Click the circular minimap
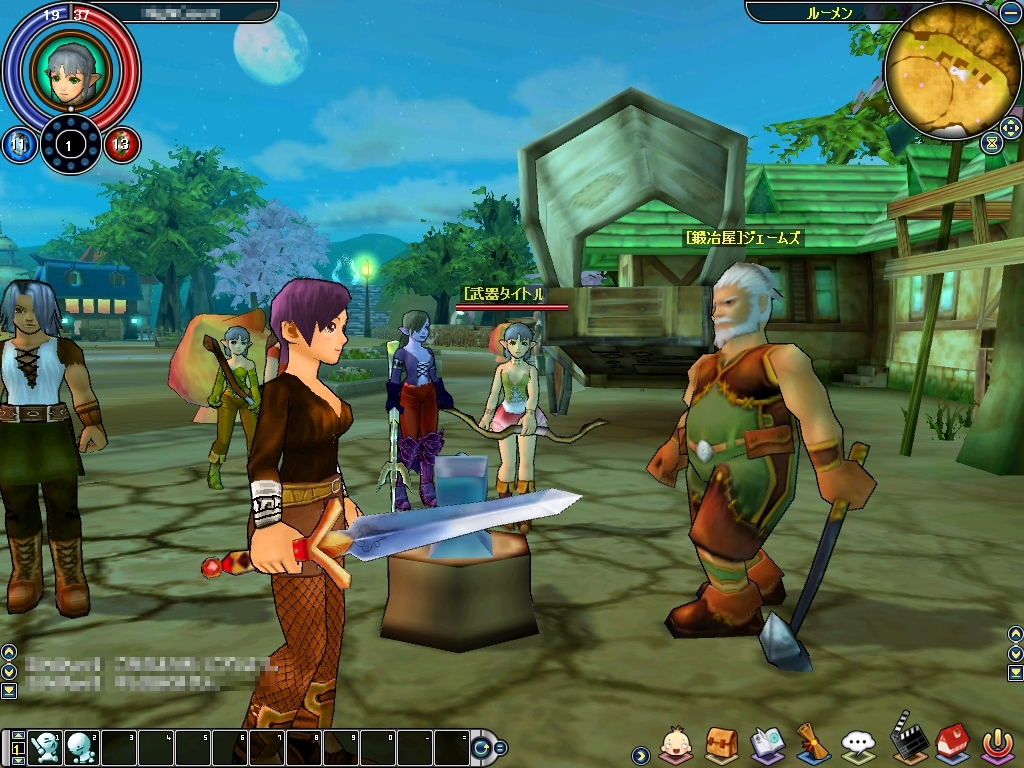Screen dimensions: 1024x768 (x=938, y=70)
